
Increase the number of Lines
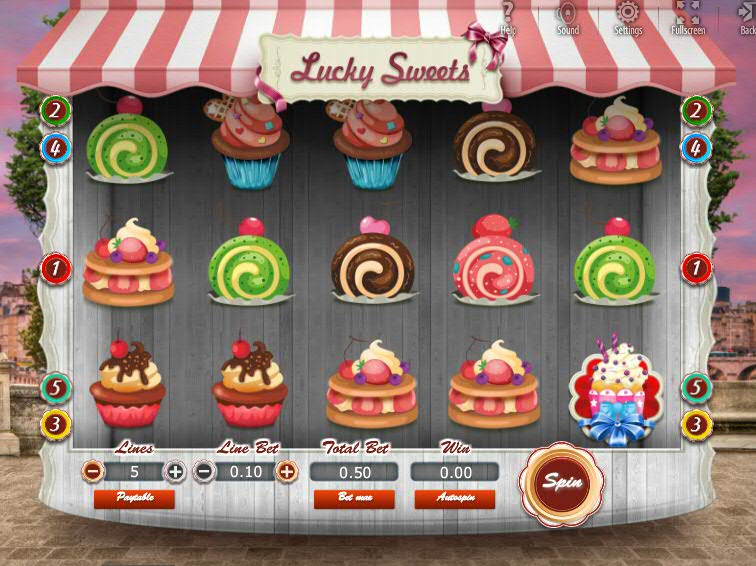(175, 471)
